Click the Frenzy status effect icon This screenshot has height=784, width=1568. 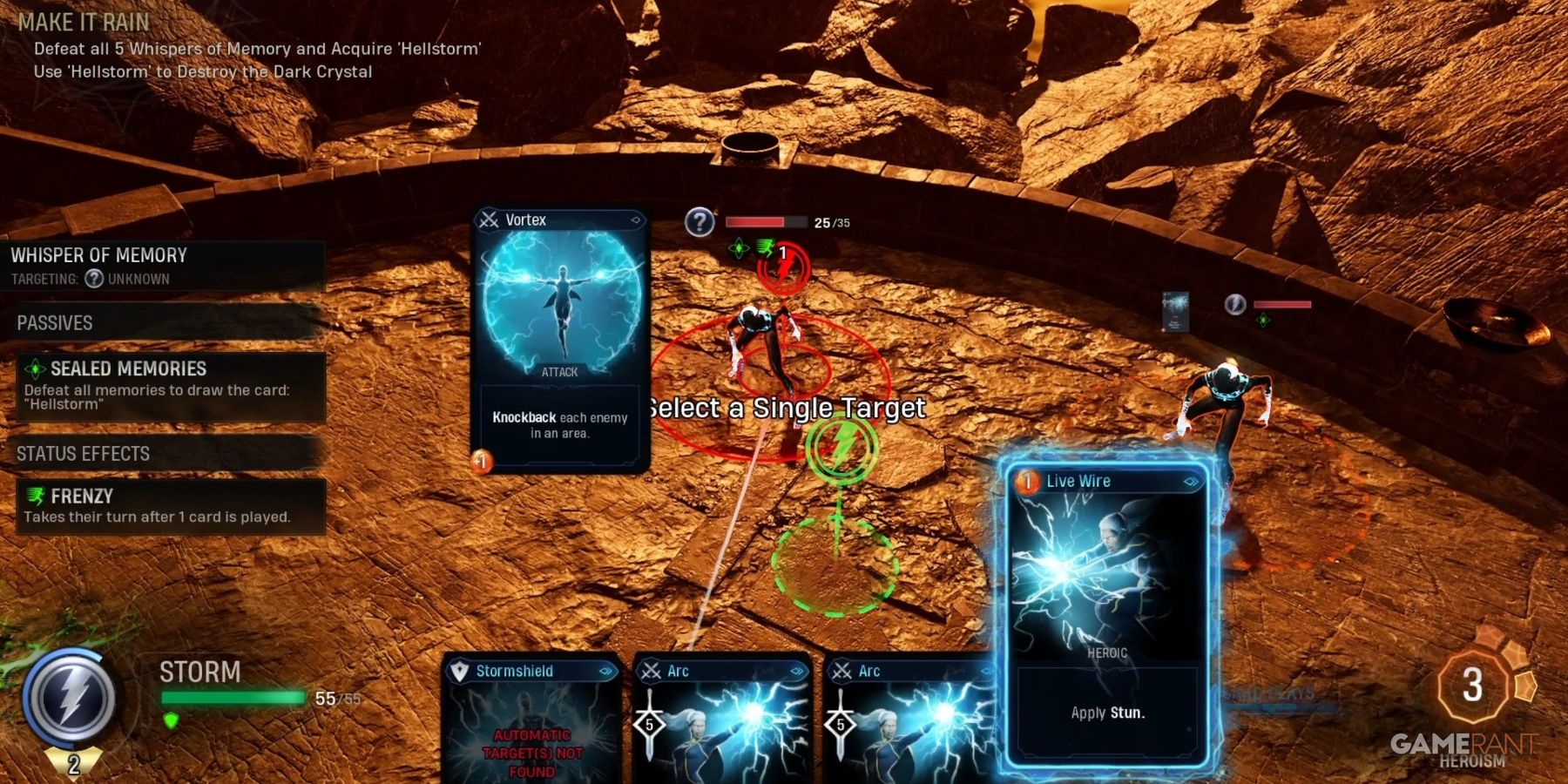[x=36, y=497]
